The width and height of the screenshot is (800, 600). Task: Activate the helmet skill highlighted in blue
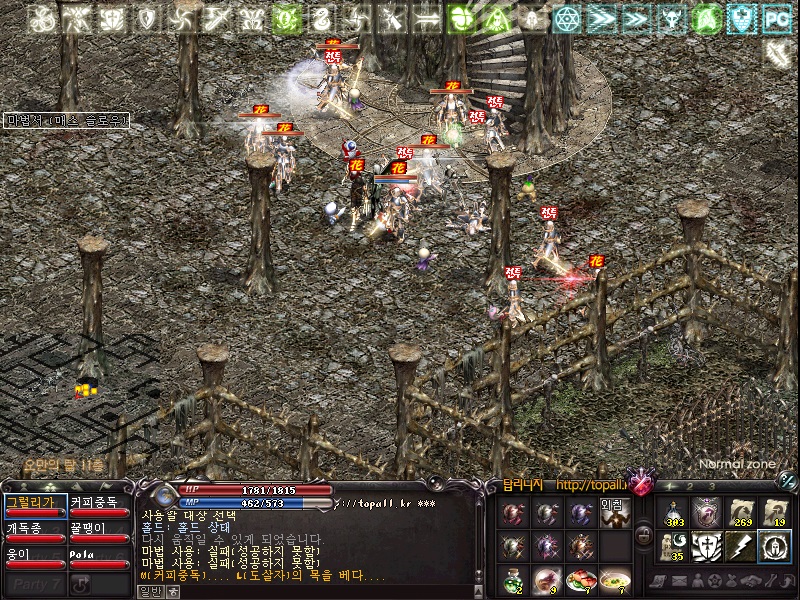(774, 546)
